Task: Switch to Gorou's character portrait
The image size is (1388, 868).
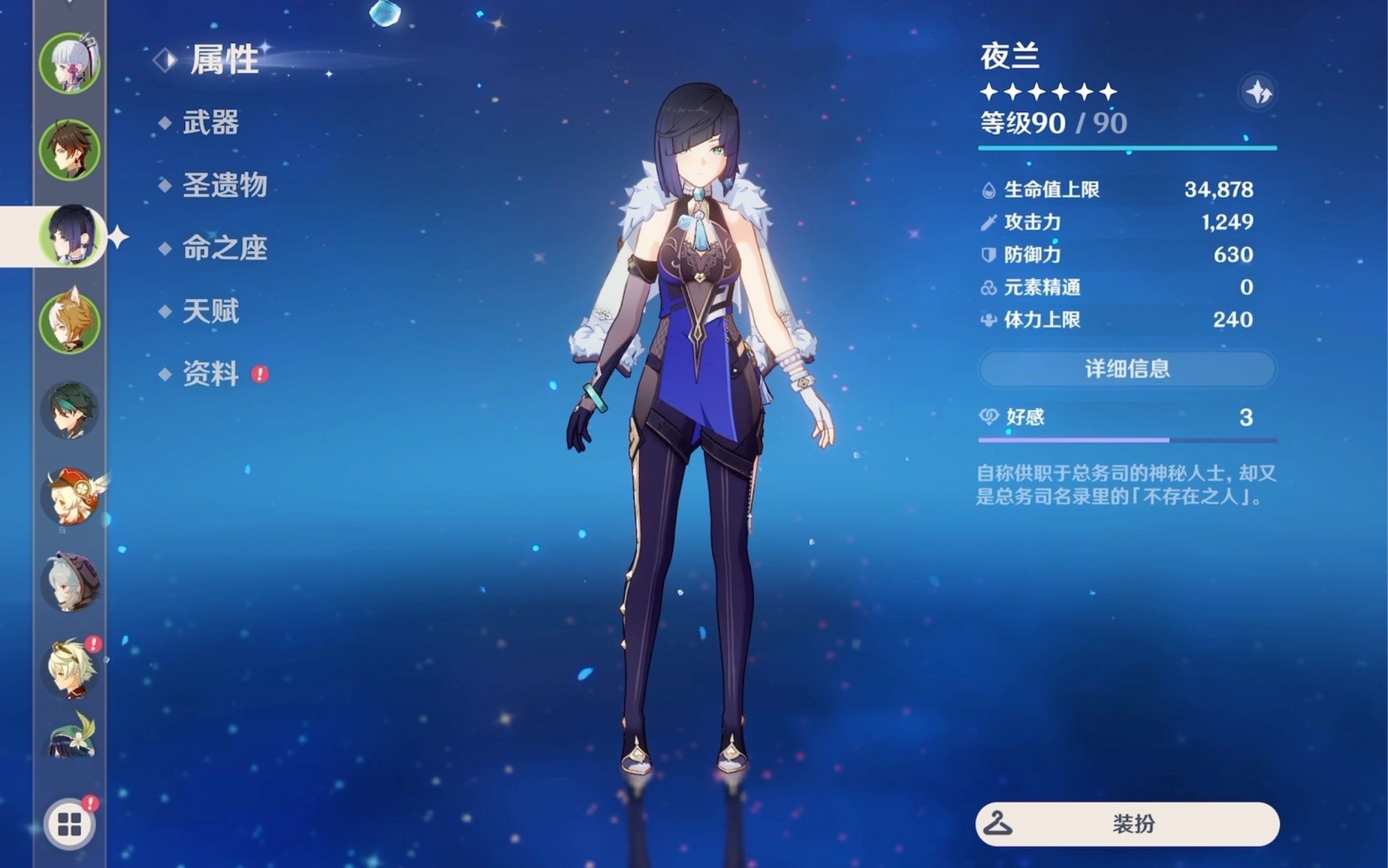Action: tap(70, 322)
